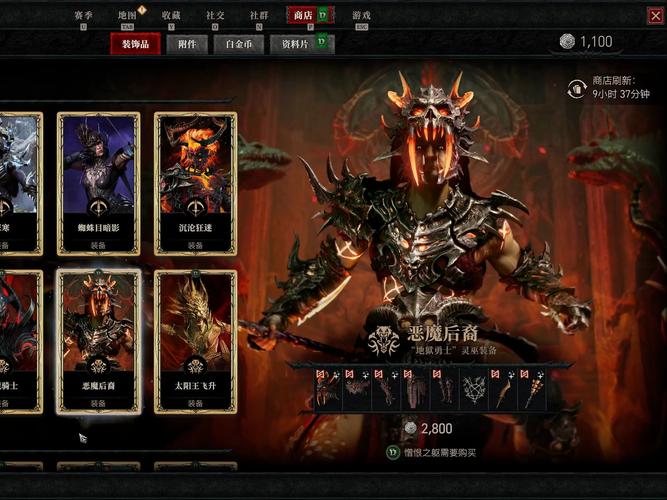This screenshot has height=500, width=667.
Task: Go to the 社交 (Social) tab
Action: (x=215, y=15)
